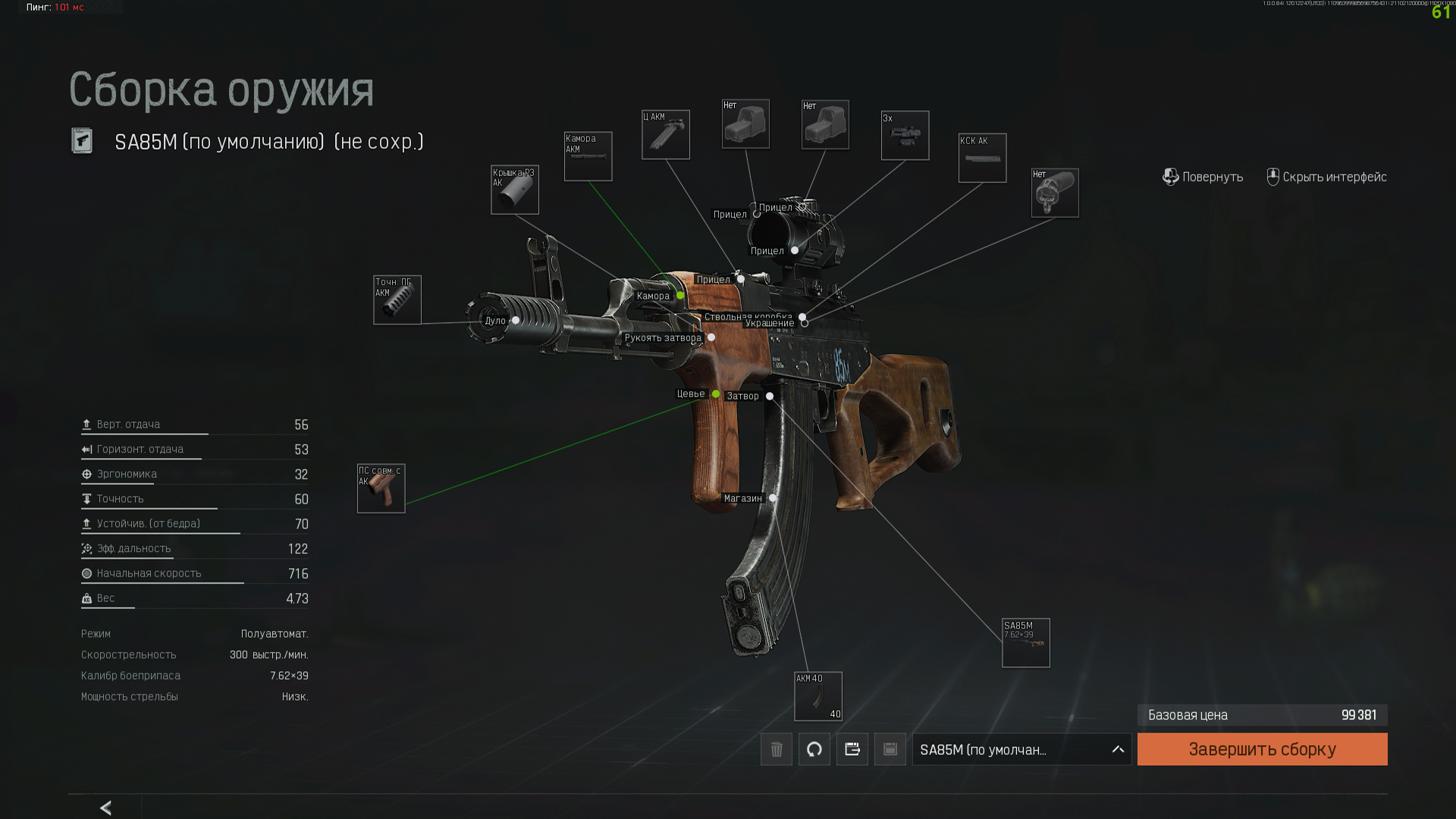Select the Ц АКМ sight slot
The width and height of the screenshot is (1456, 819).
(666, 135)
